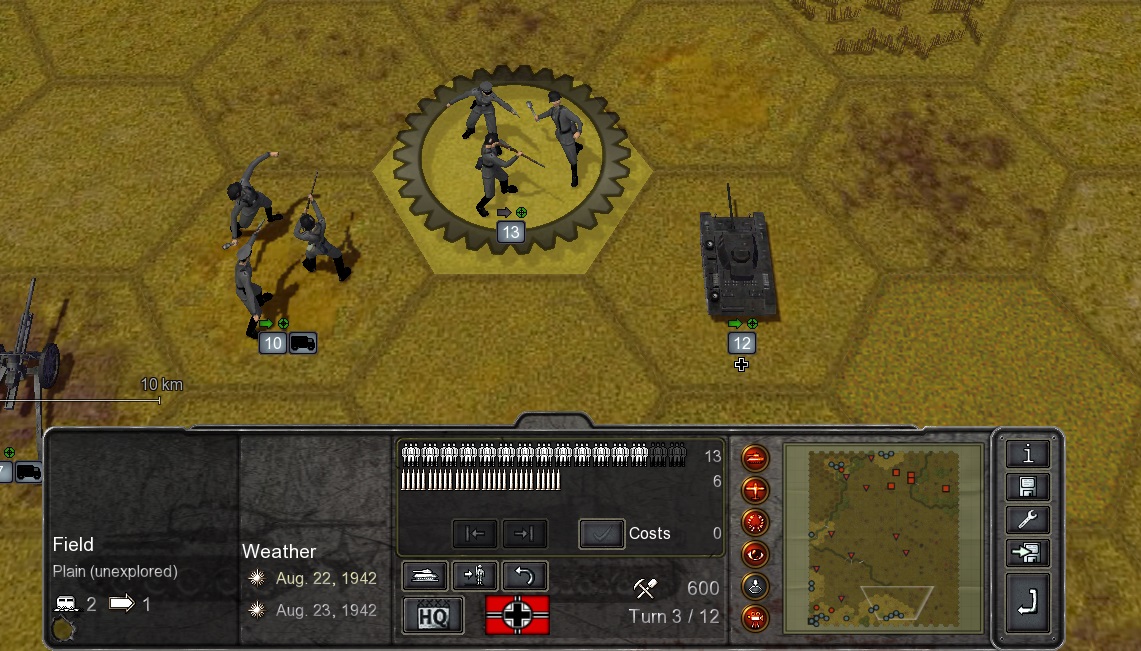Click the right-arrow-to-bar stepper button

(524, 534)
